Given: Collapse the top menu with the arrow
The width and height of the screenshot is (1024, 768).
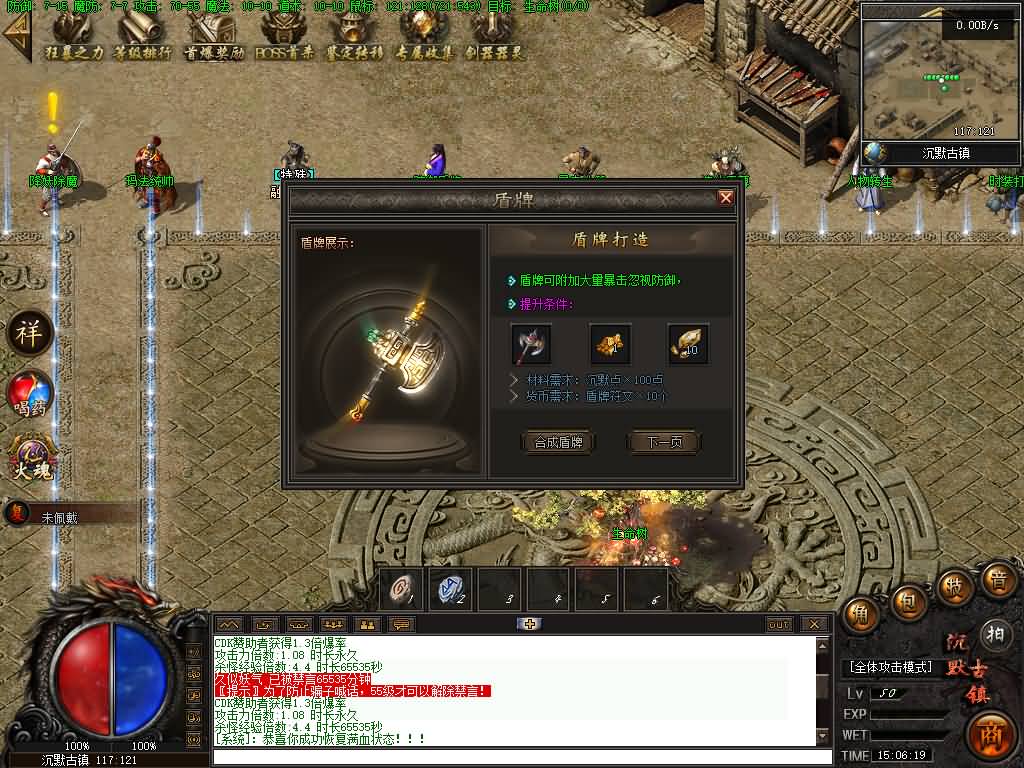Looking at the screenshot, I should [x=16, y=35].
